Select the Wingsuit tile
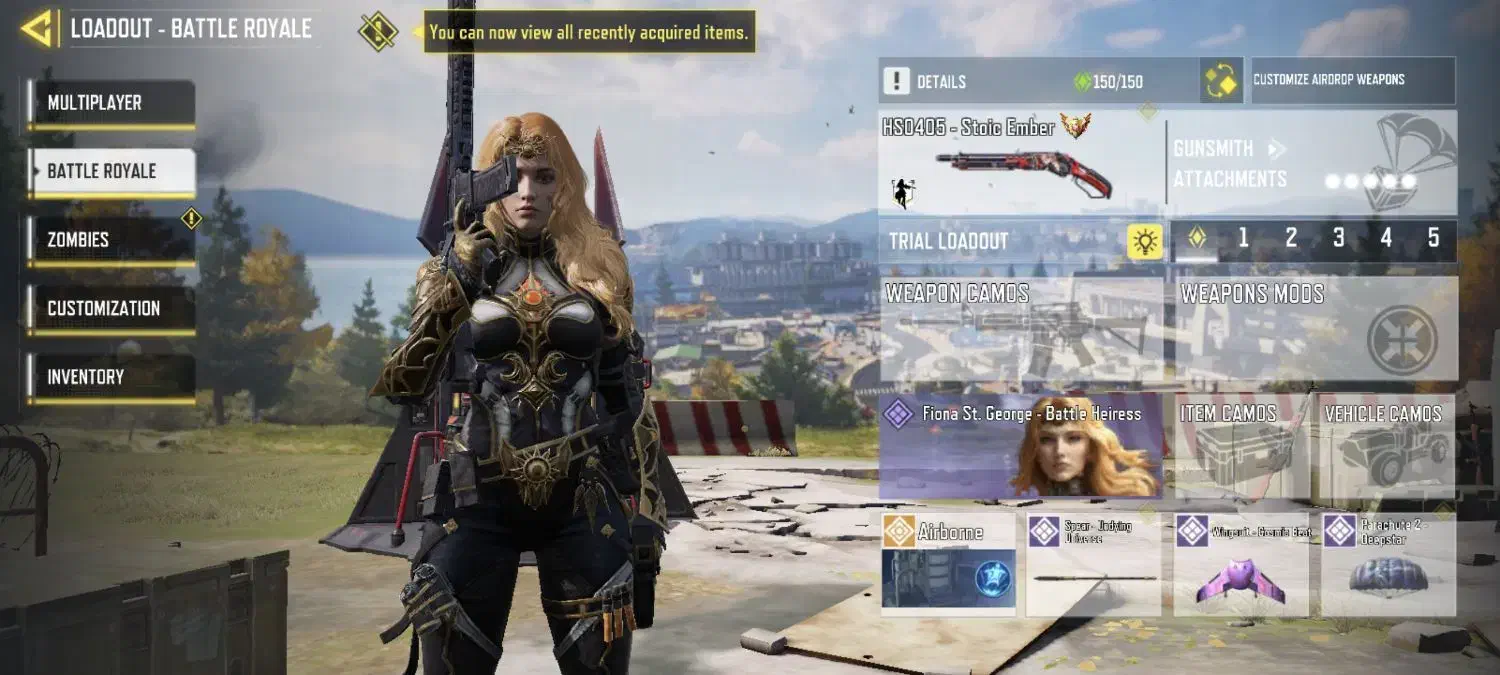 coord(1240,564)
